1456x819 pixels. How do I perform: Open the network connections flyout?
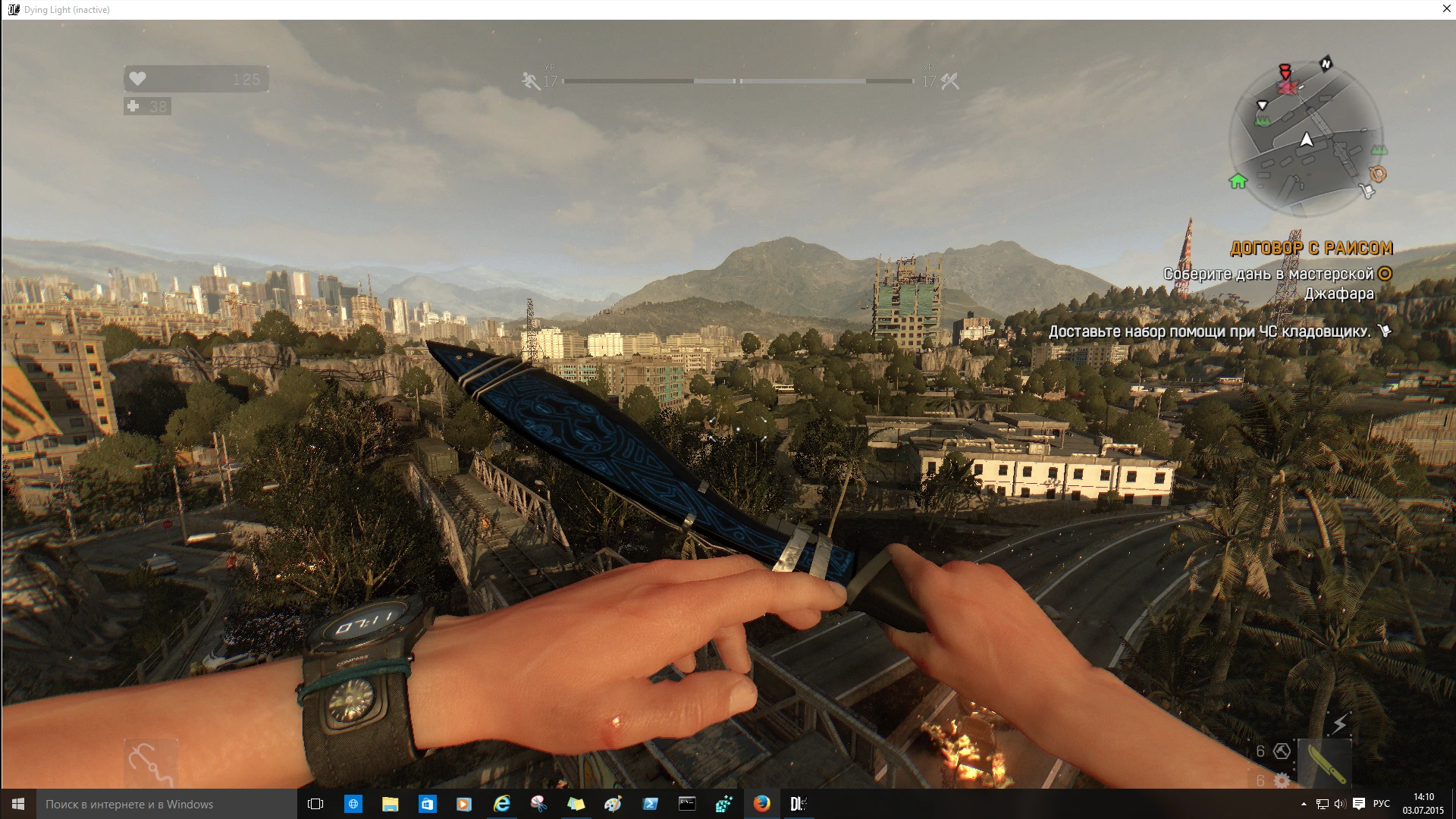point(1323,804)
